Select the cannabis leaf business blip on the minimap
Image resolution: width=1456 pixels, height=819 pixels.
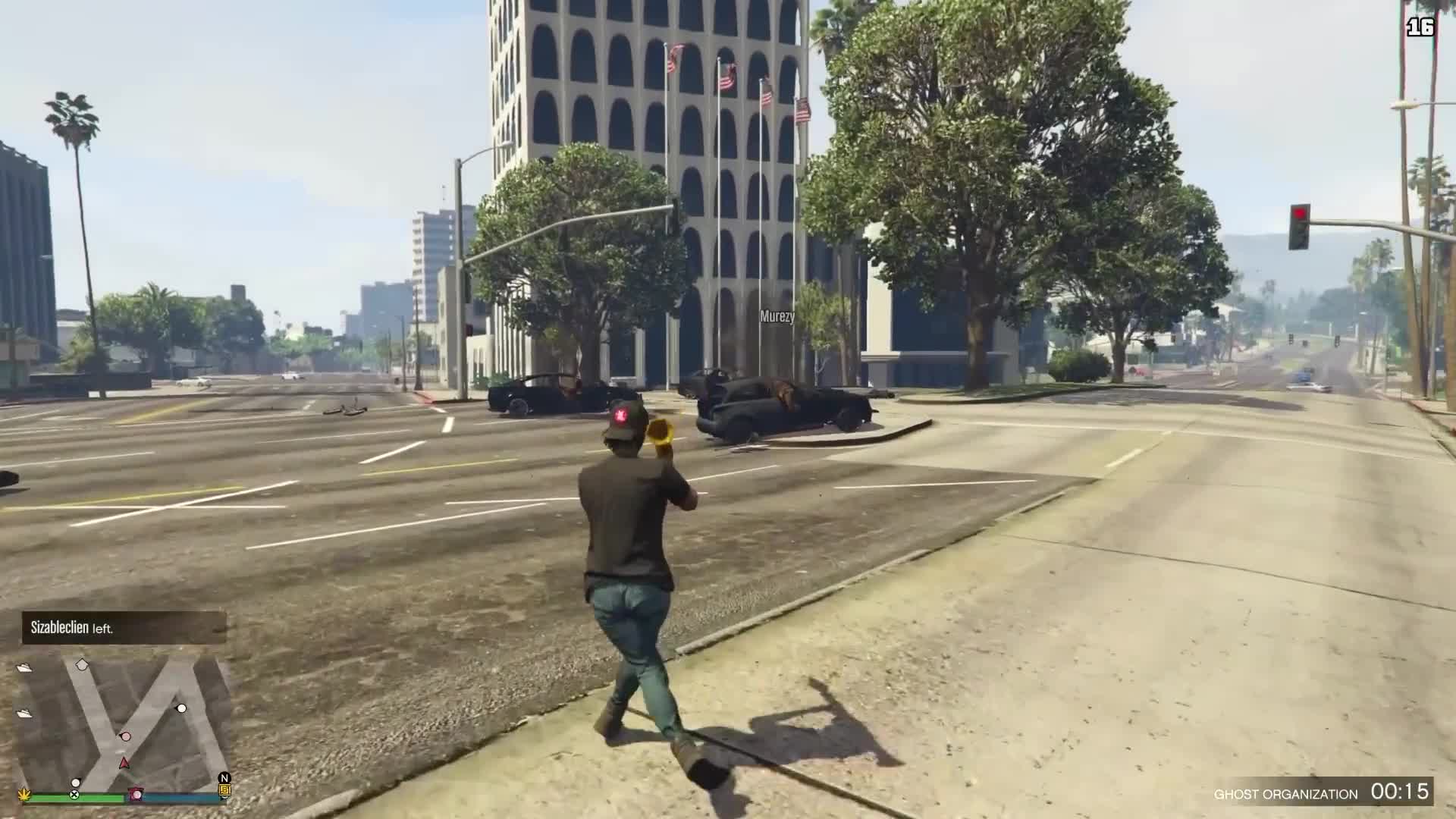pyautogui.click(x=24, y=795)
